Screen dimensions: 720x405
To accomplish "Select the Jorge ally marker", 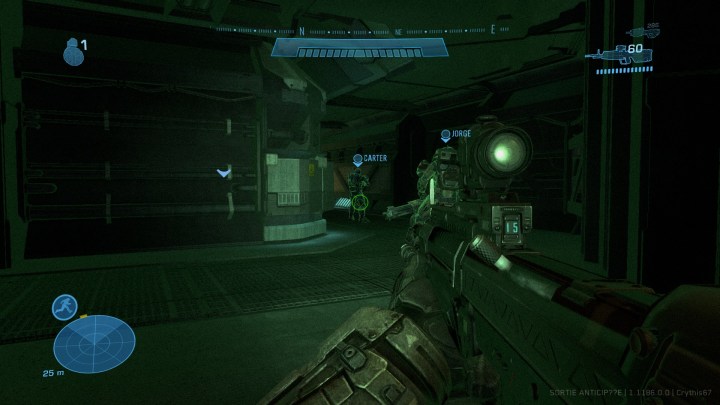I will click(x=446, y=135).
